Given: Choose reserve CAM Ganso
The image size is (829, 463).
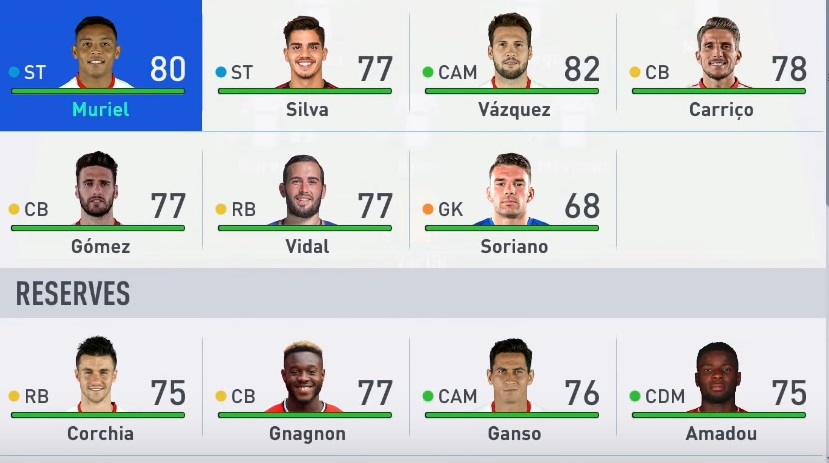Looking at the screenshot, I should [512, 390].
